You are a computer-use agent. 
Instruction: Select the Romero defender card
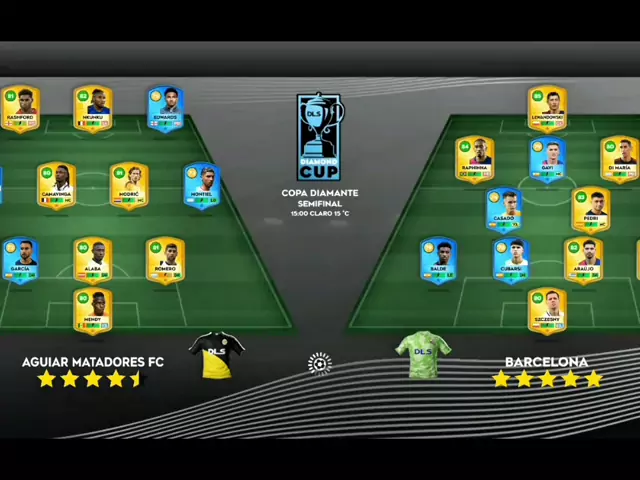tap(165, 260)
